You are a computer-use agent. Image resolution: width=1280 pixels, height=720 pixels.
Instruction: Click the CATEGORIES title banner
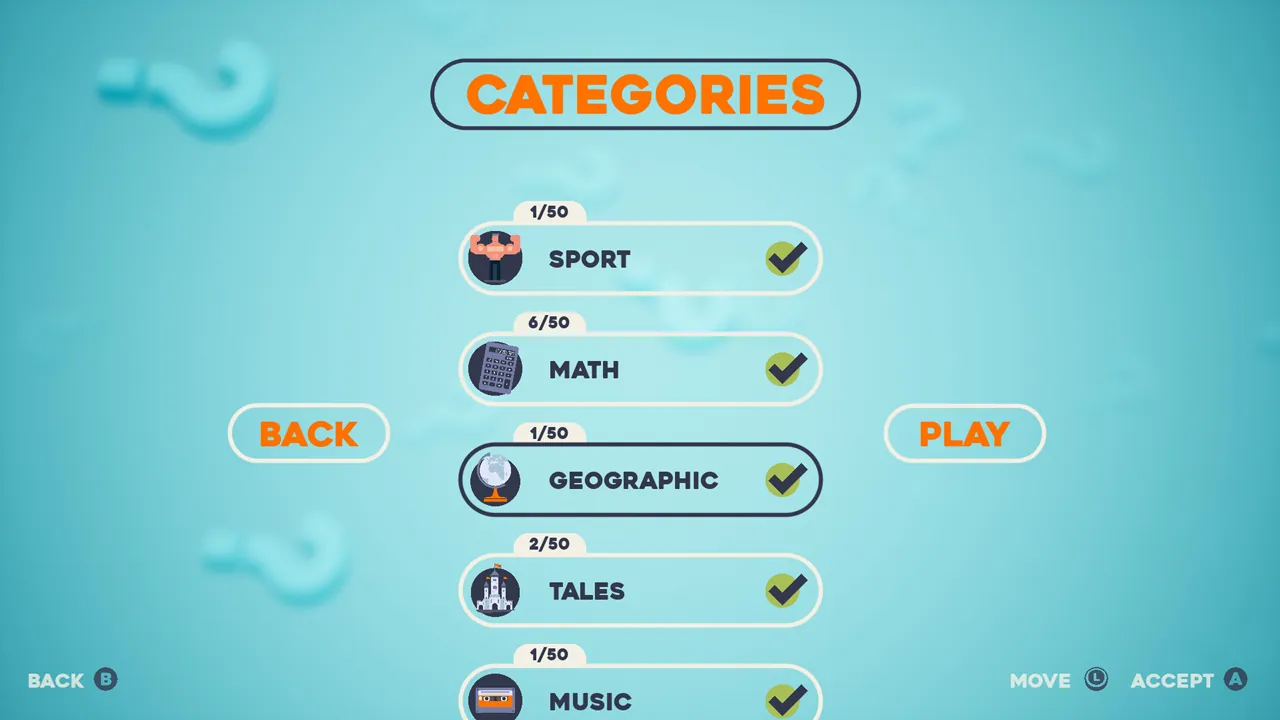(x=645, y=93)
